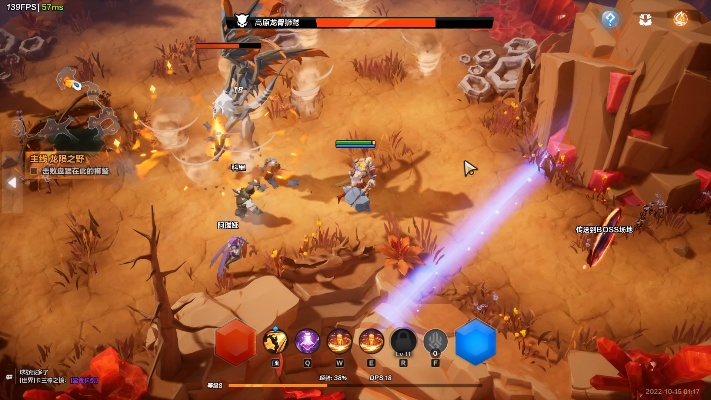The image size is (711, 400).
Task: Activate the grey F skill icon
Action: tap(435, 342)
